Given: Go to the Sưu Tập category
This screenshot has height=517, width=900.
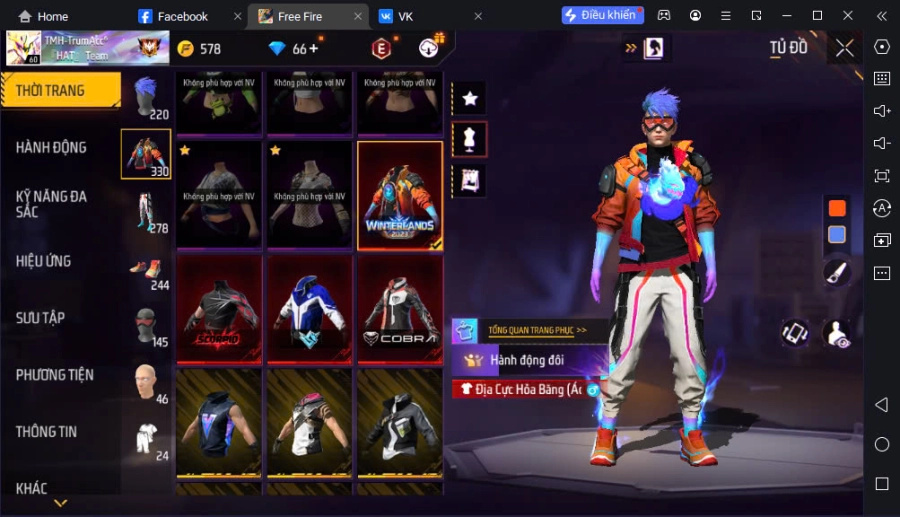Looking at the screenshot, I should (x=41, y=318).
